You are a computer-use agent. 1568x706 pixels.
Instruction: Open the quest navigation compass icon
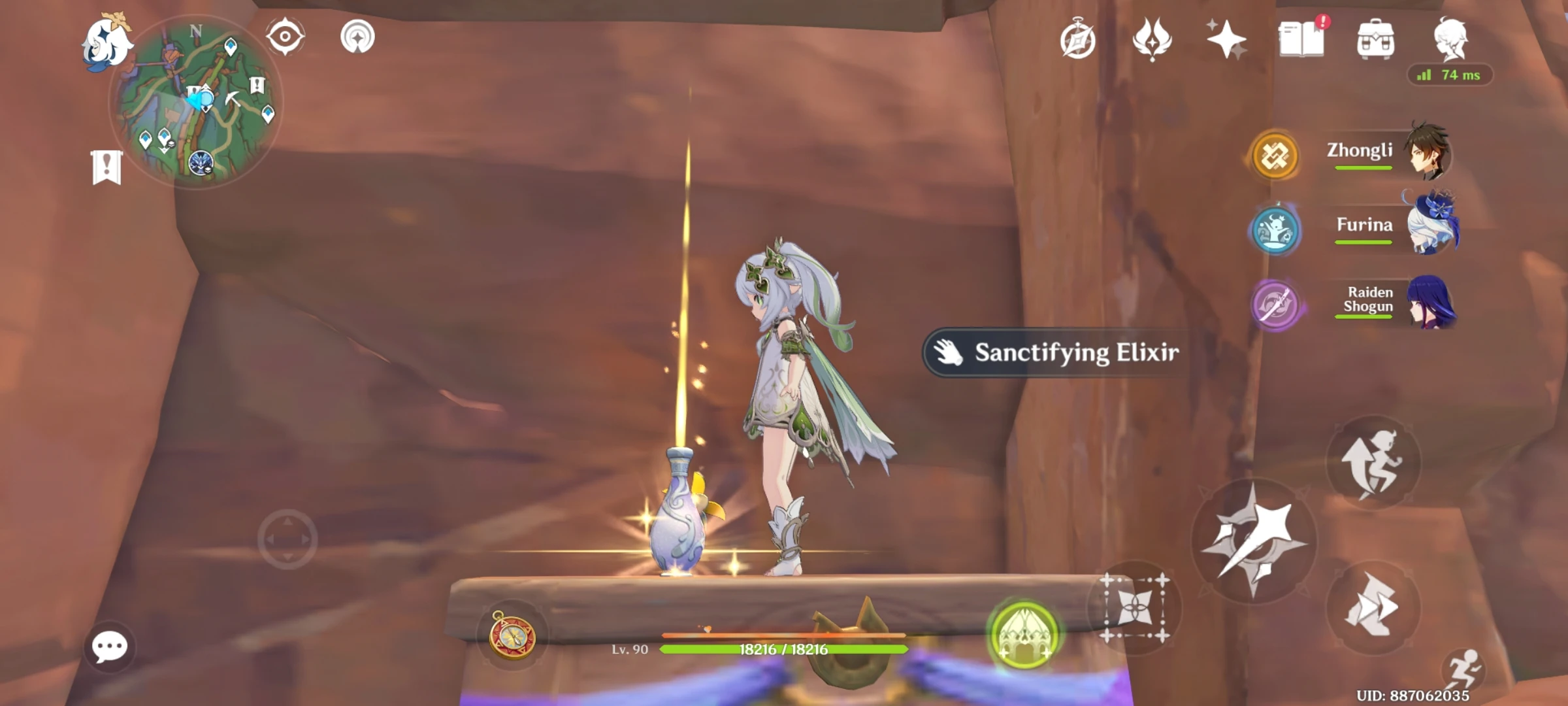(1079, 41)
